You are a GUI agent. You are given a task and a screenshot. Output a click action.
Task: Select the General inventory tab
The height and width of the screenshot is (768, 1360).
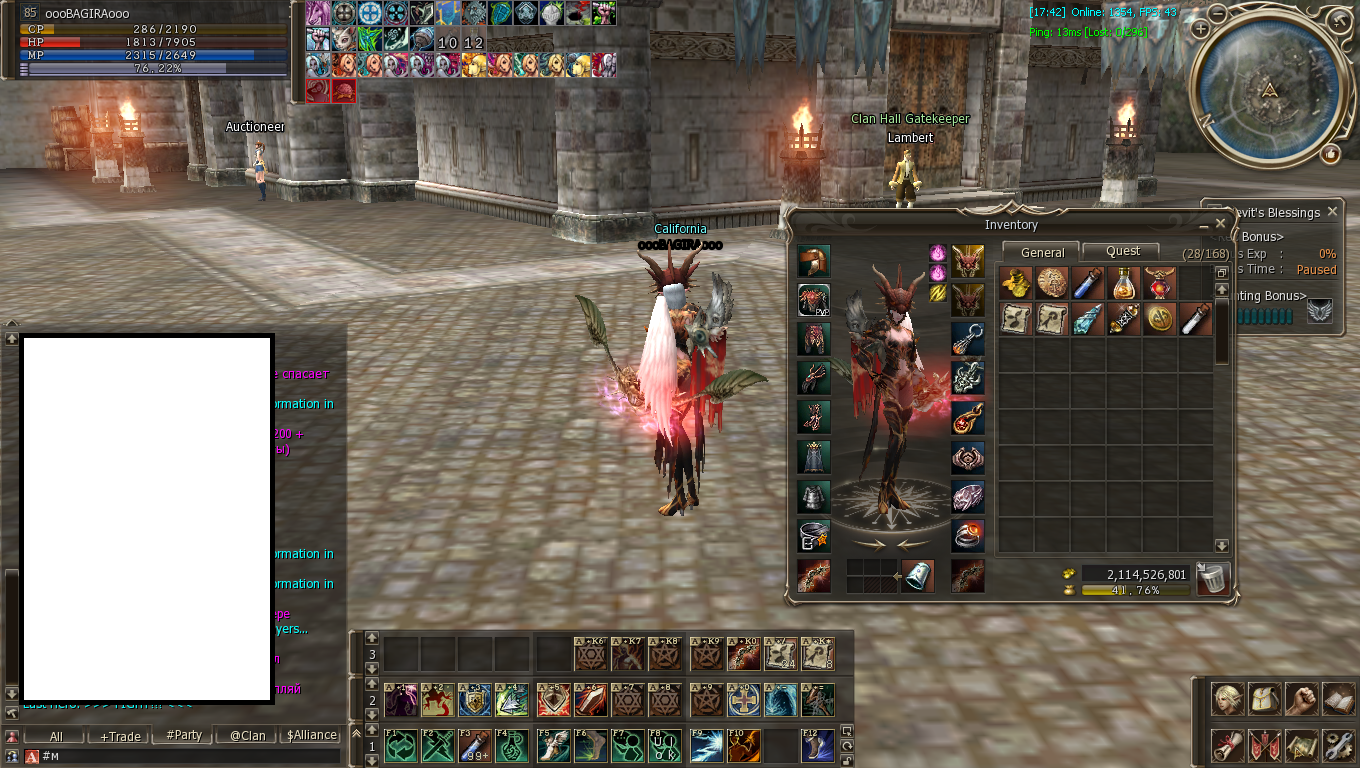click(x=1042, y=253)
